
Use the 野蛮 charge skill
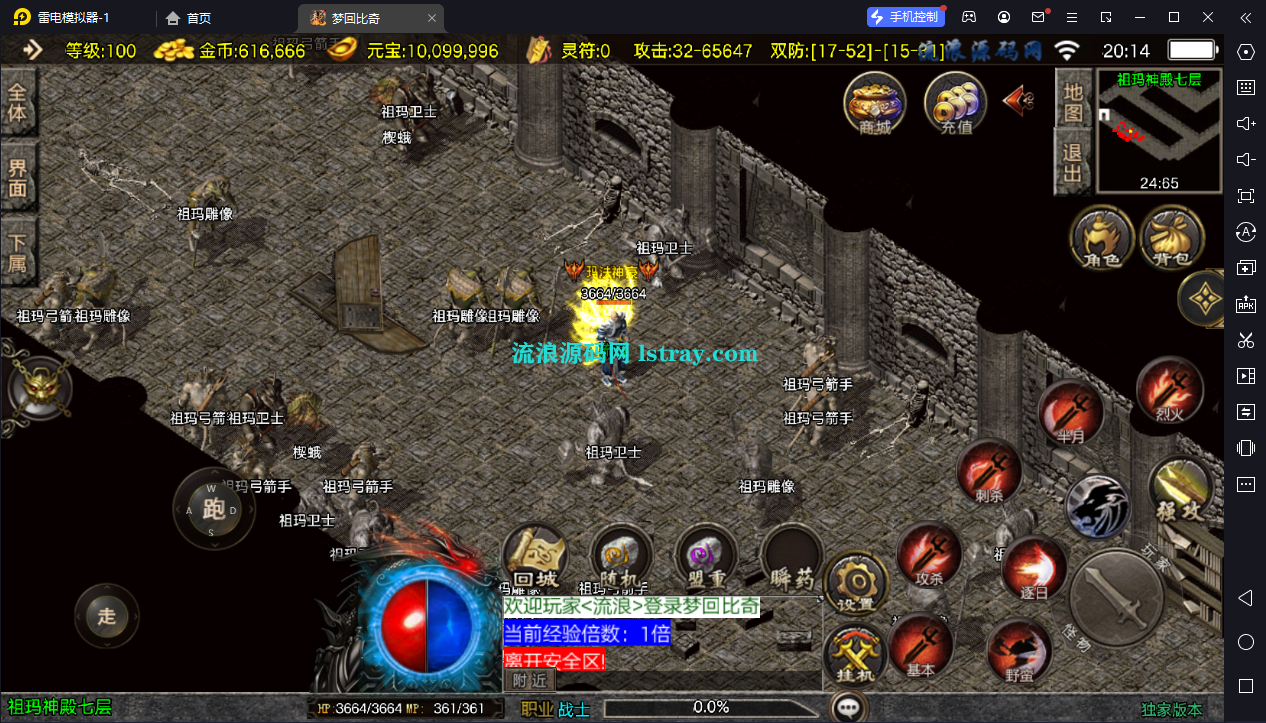click(x=1018, y=651)
